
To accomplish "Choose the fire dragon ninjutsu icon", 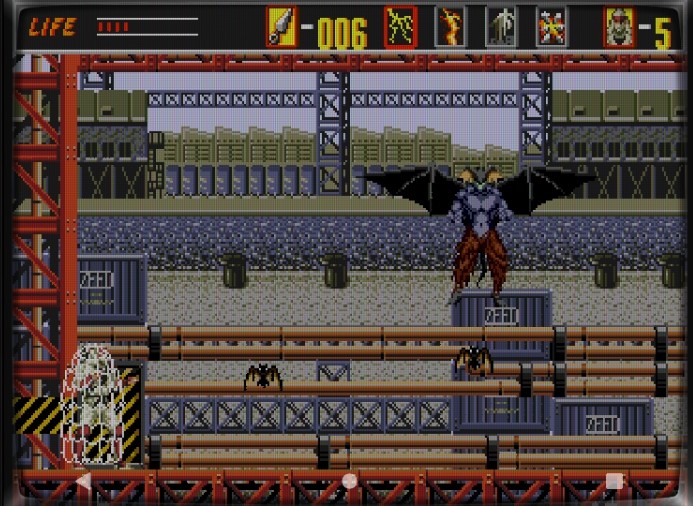I will point(450,27).
